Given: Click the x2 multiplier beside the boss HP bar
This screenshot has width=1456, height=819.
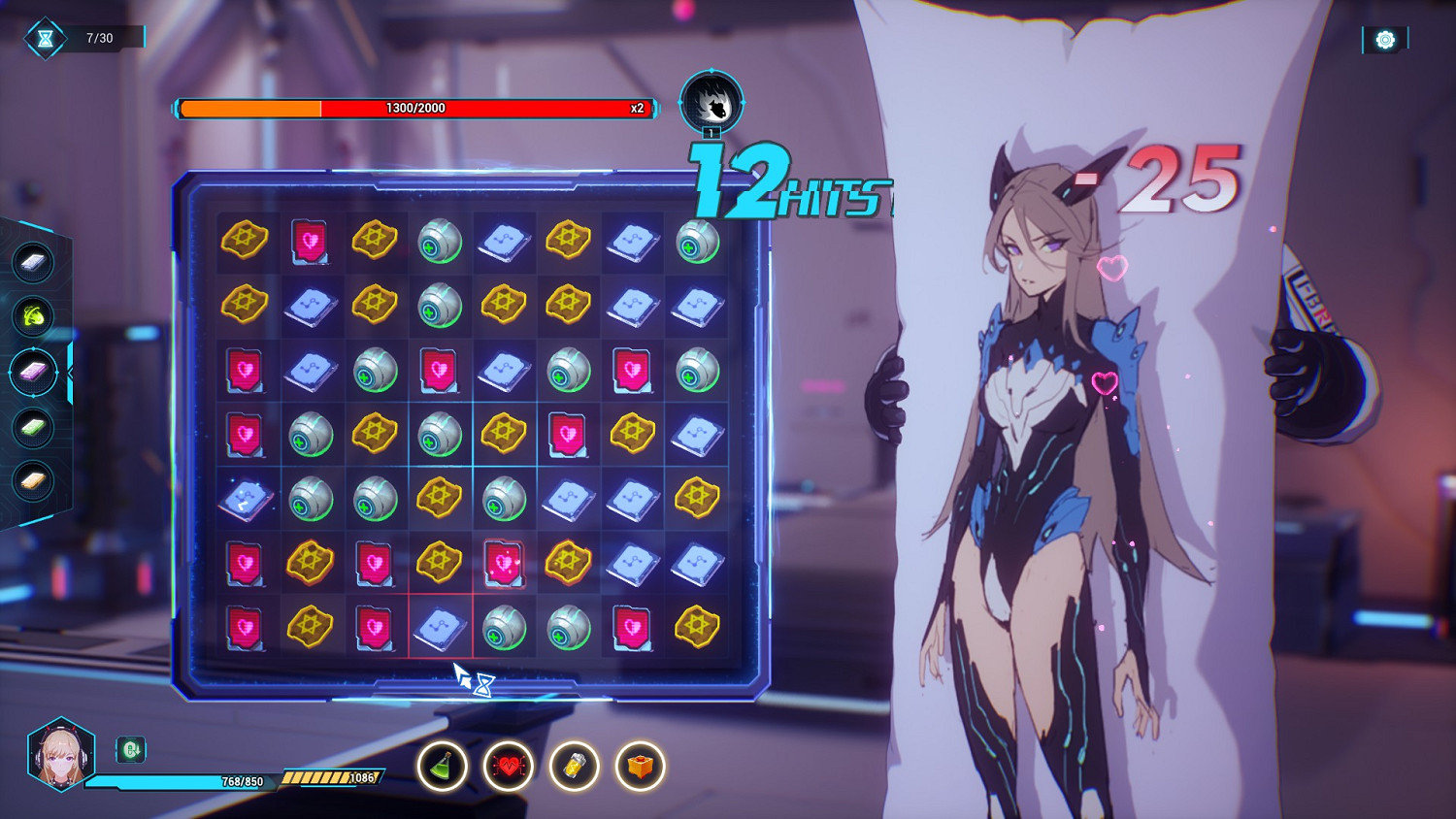Looking at the screenshot, I should click(x=638, y=109).
